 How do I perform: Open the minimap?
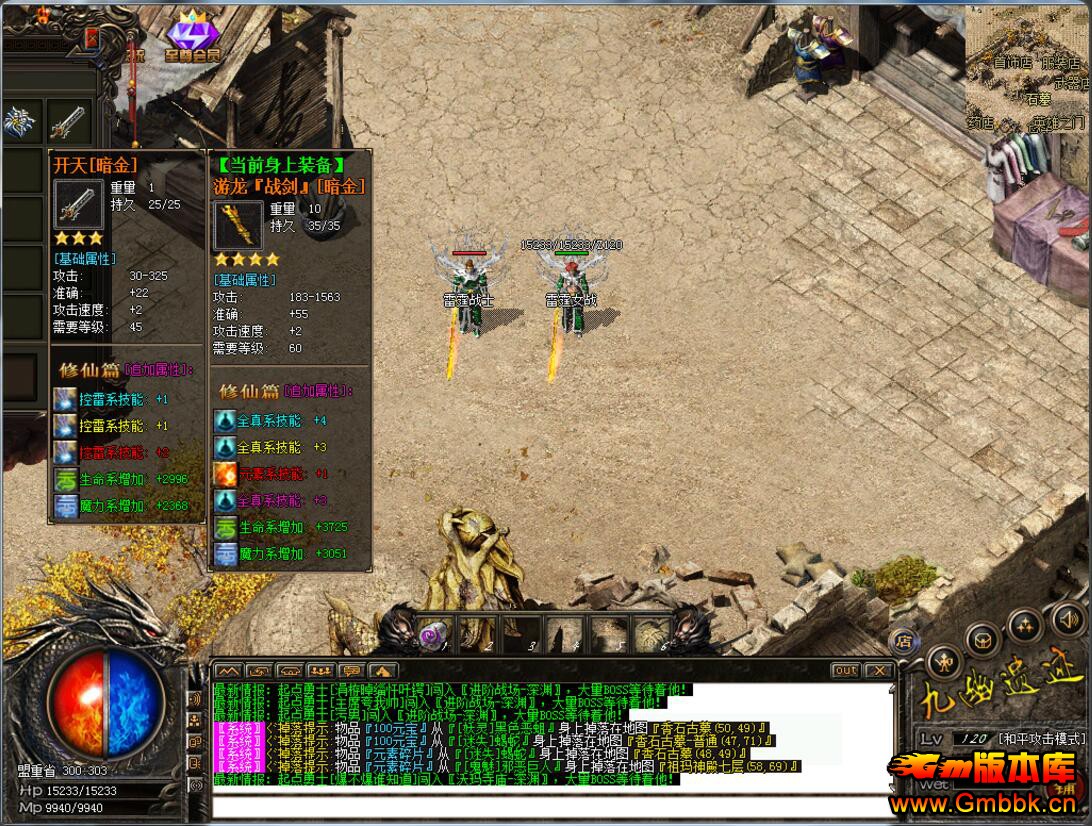1026,70
